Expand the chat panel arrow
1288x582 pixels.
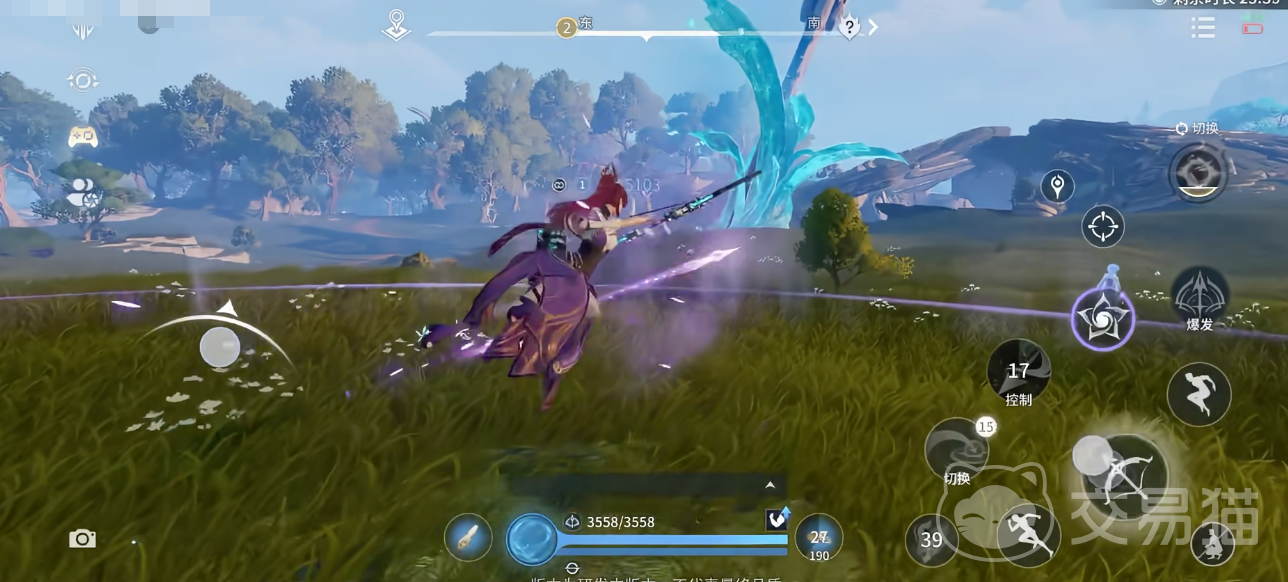click(x=770, y=485)
